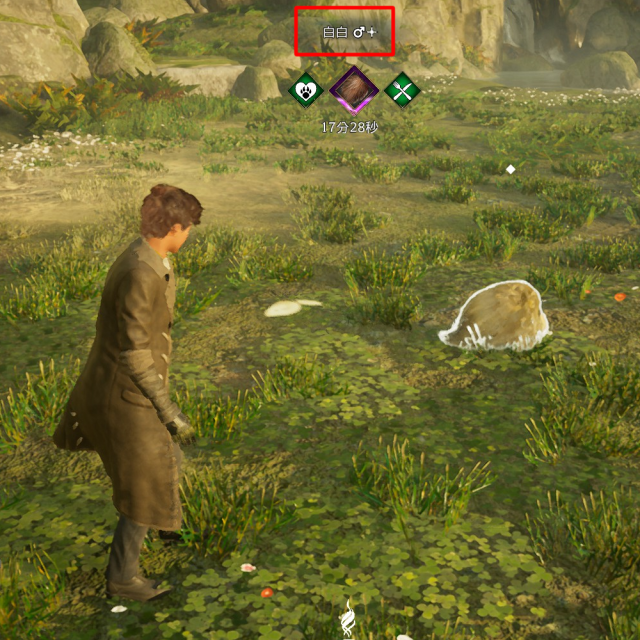Screen dimensions: 640x640
Task: Click the beast nameplate 白白
Action: (344, 32)
